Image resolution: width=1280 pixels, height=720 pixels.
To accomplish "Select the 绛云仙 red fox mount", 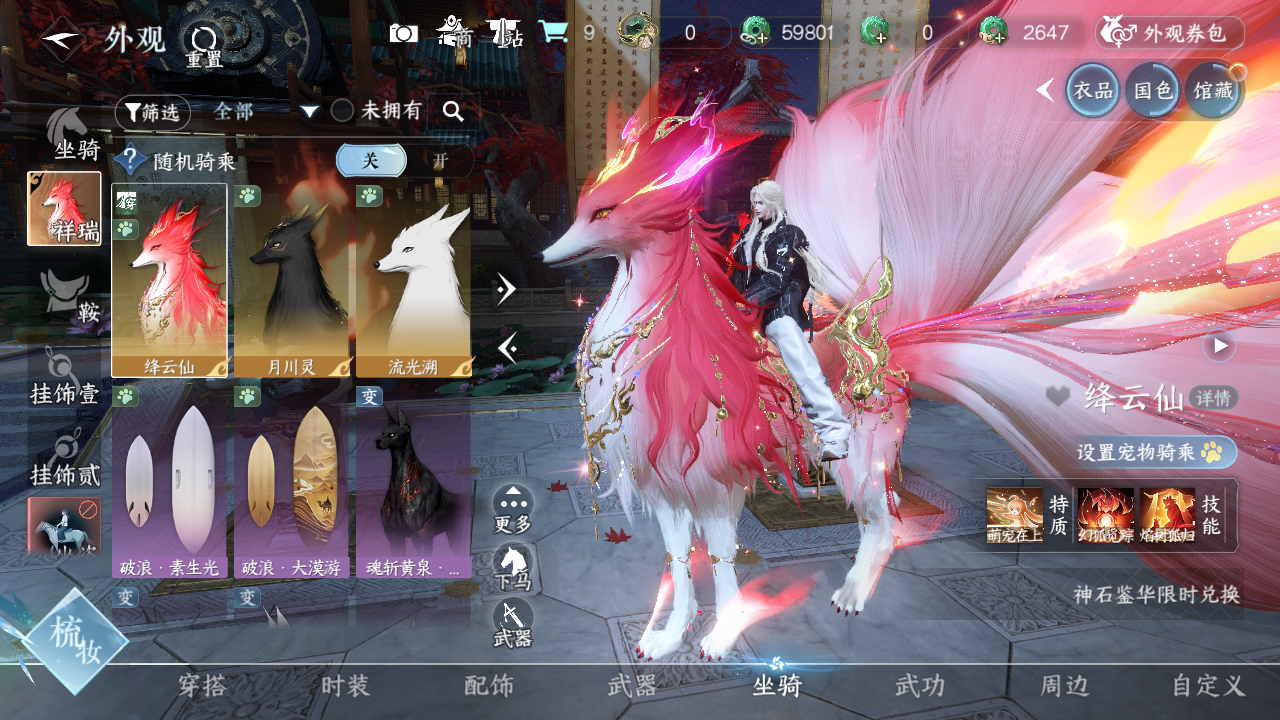I will point(169,280).
